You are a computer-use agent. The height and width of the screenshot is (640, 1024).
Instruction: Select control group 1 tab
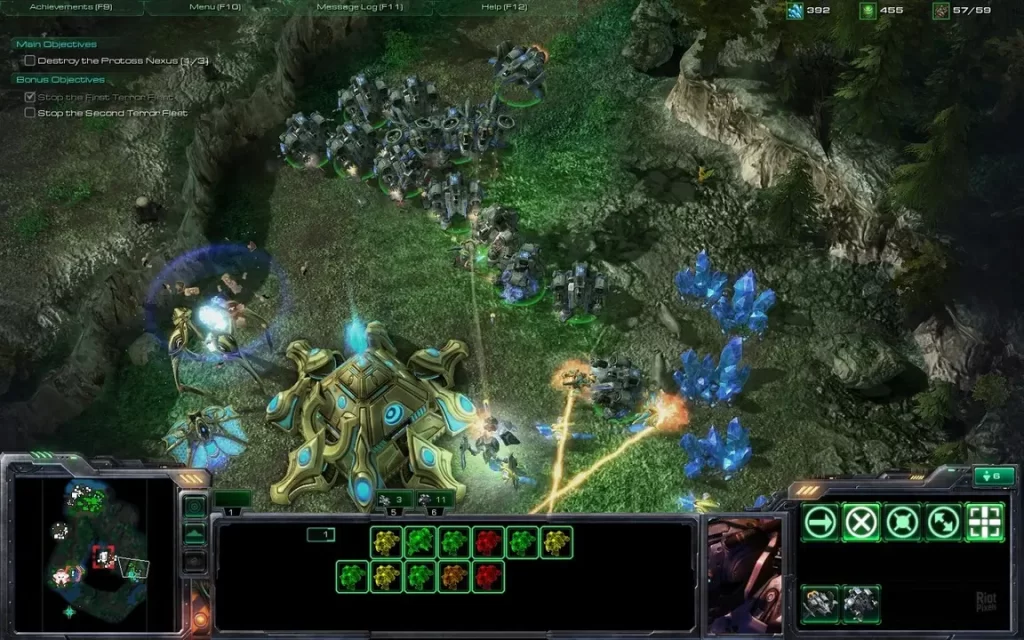coord(232,498)
